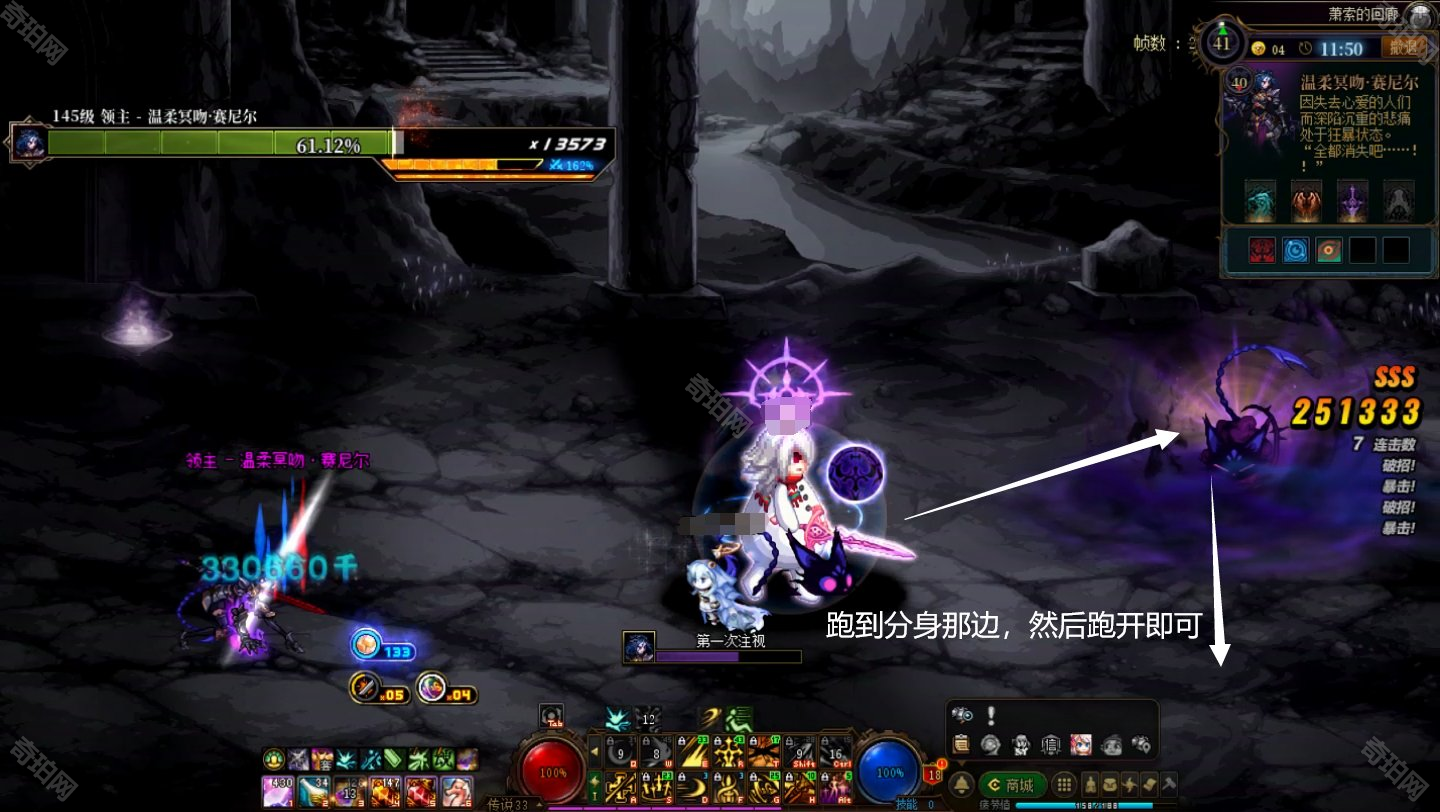The width and height of the screenshot is (1440, 812).
Task: Select the teal beast card in boss panel
Action: 1260,201
